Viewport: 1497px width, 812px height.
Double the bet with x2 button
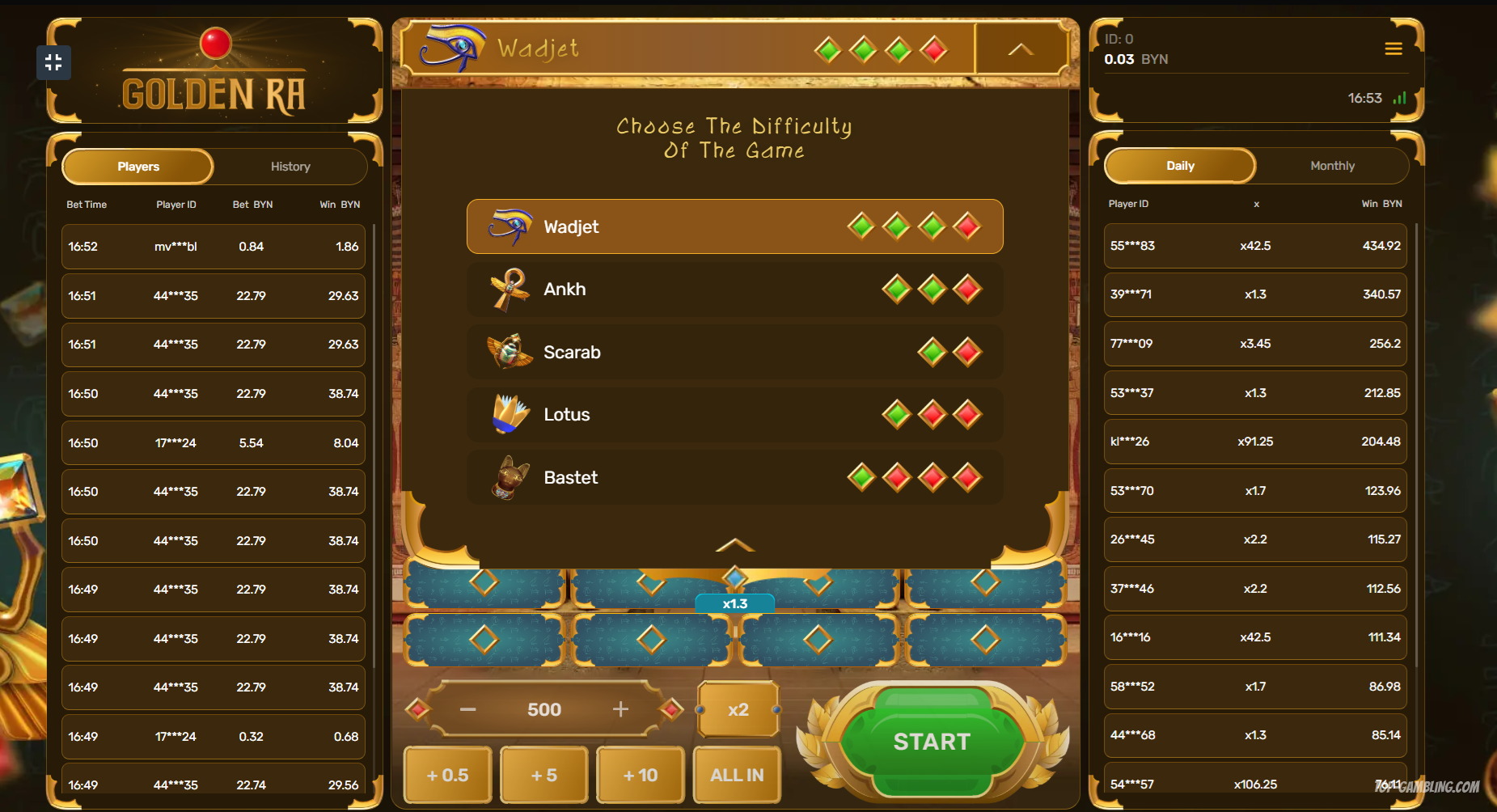tap(738, 709)
